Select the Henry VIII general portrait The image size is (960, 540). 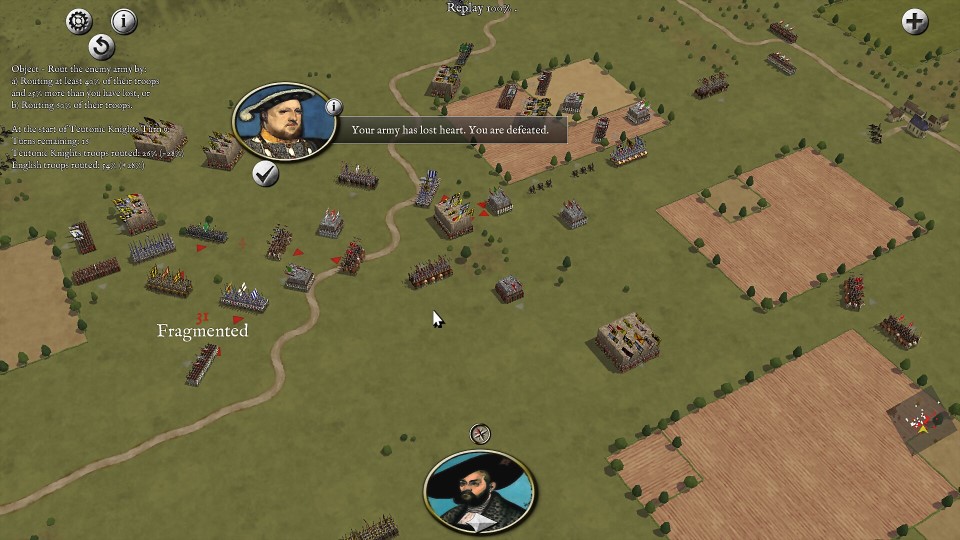tap(283, 125)
